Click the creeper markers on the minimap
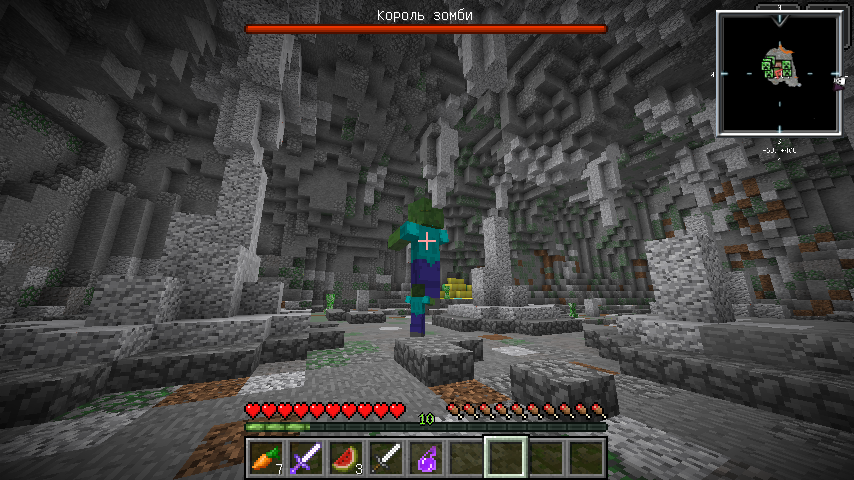Viewport: 854px width, 480px height. click(x=777, y=68)
